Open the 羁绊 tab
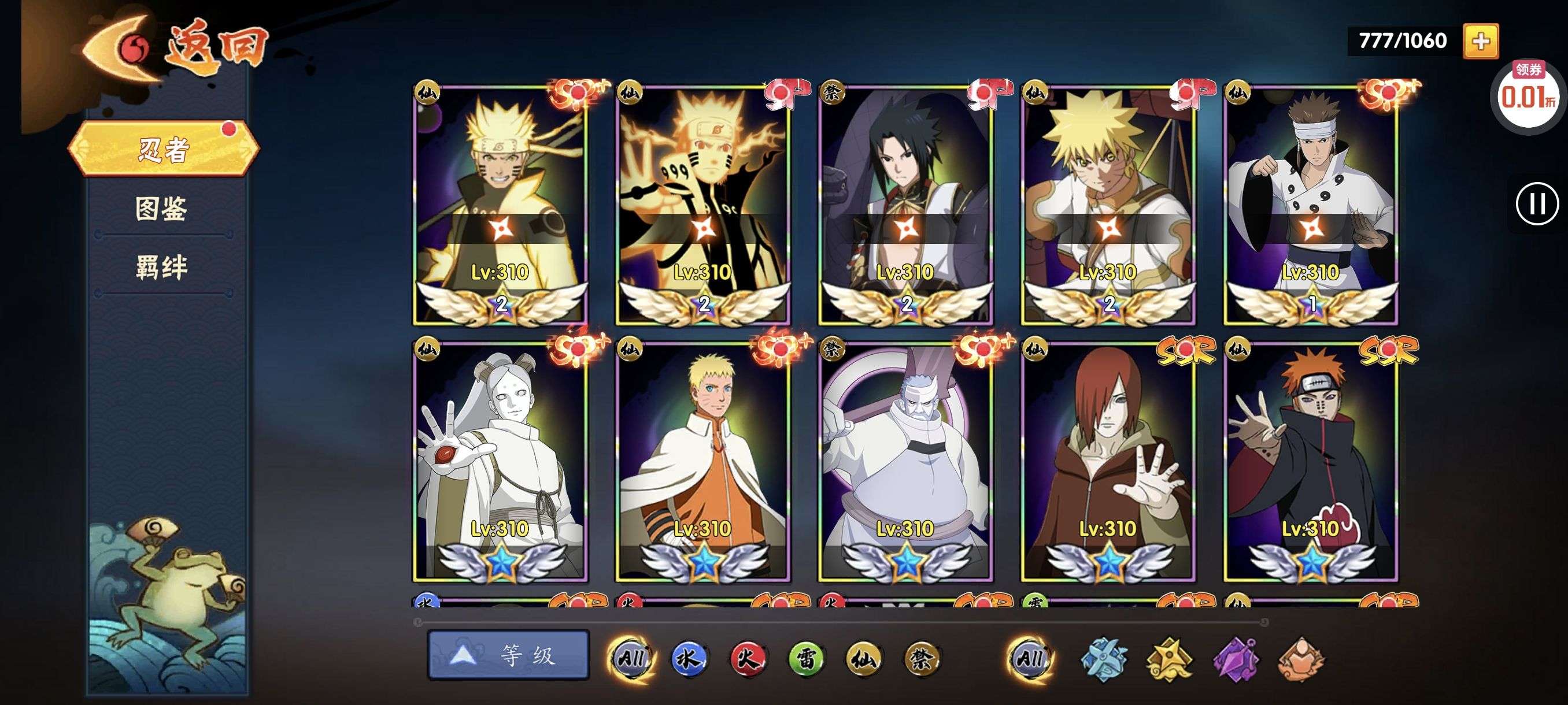Screen dimensions: 1568x705 [x=161, y=267]
